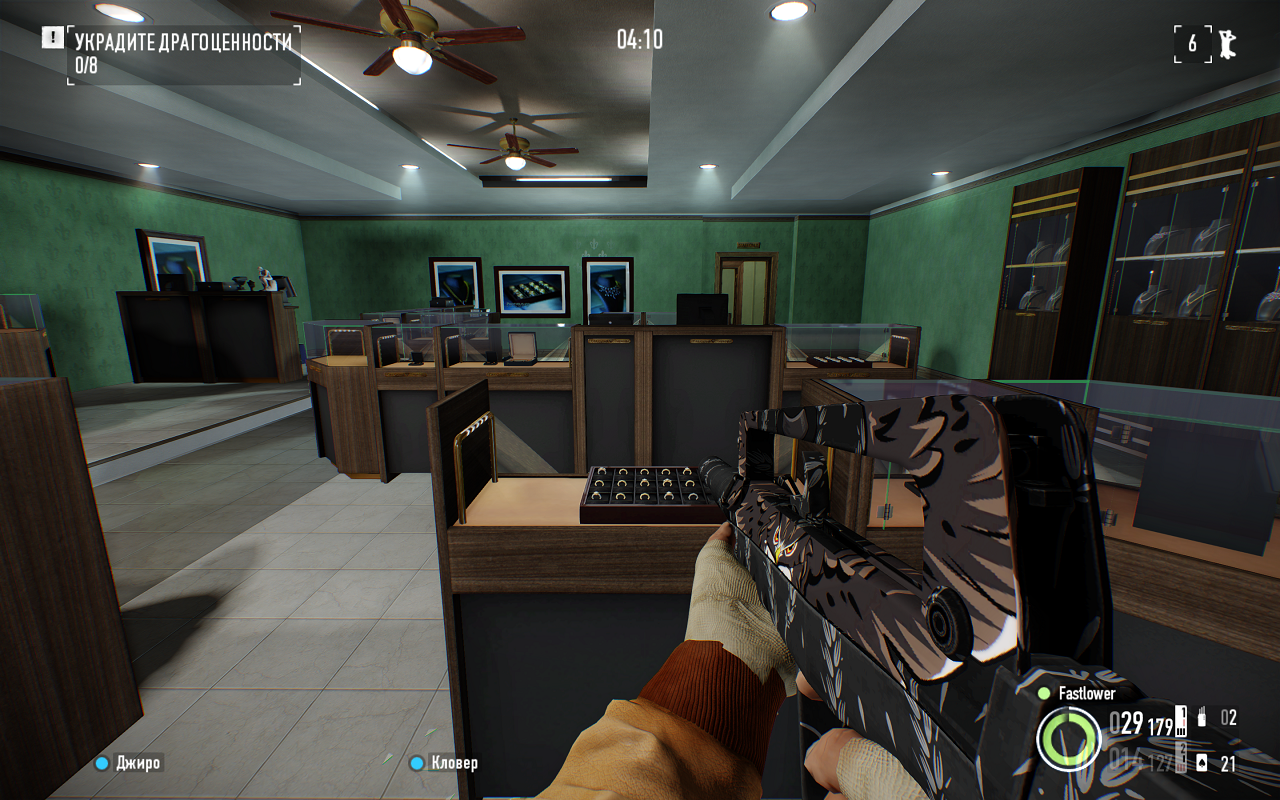
Task: Click the secondary magazine icon near 127
Action: (x=1180, y=759)
